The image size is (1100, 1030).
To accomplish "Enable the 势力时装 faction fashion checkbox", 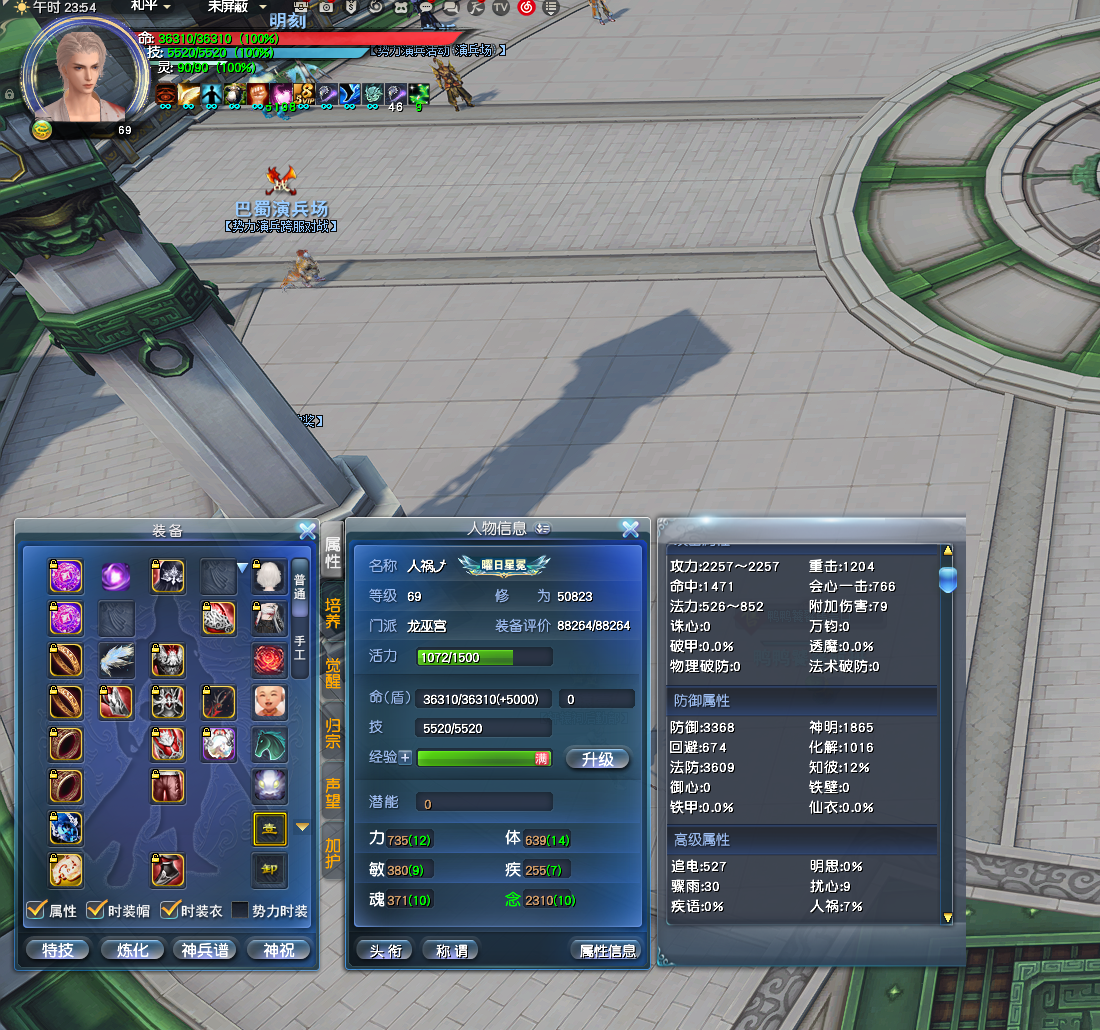I will point(240,910).
